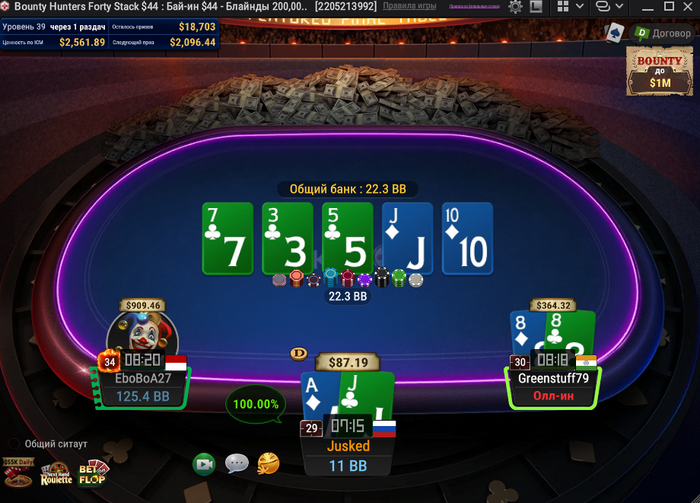
Task: Close the poker table window
Action: pos(685,7)
